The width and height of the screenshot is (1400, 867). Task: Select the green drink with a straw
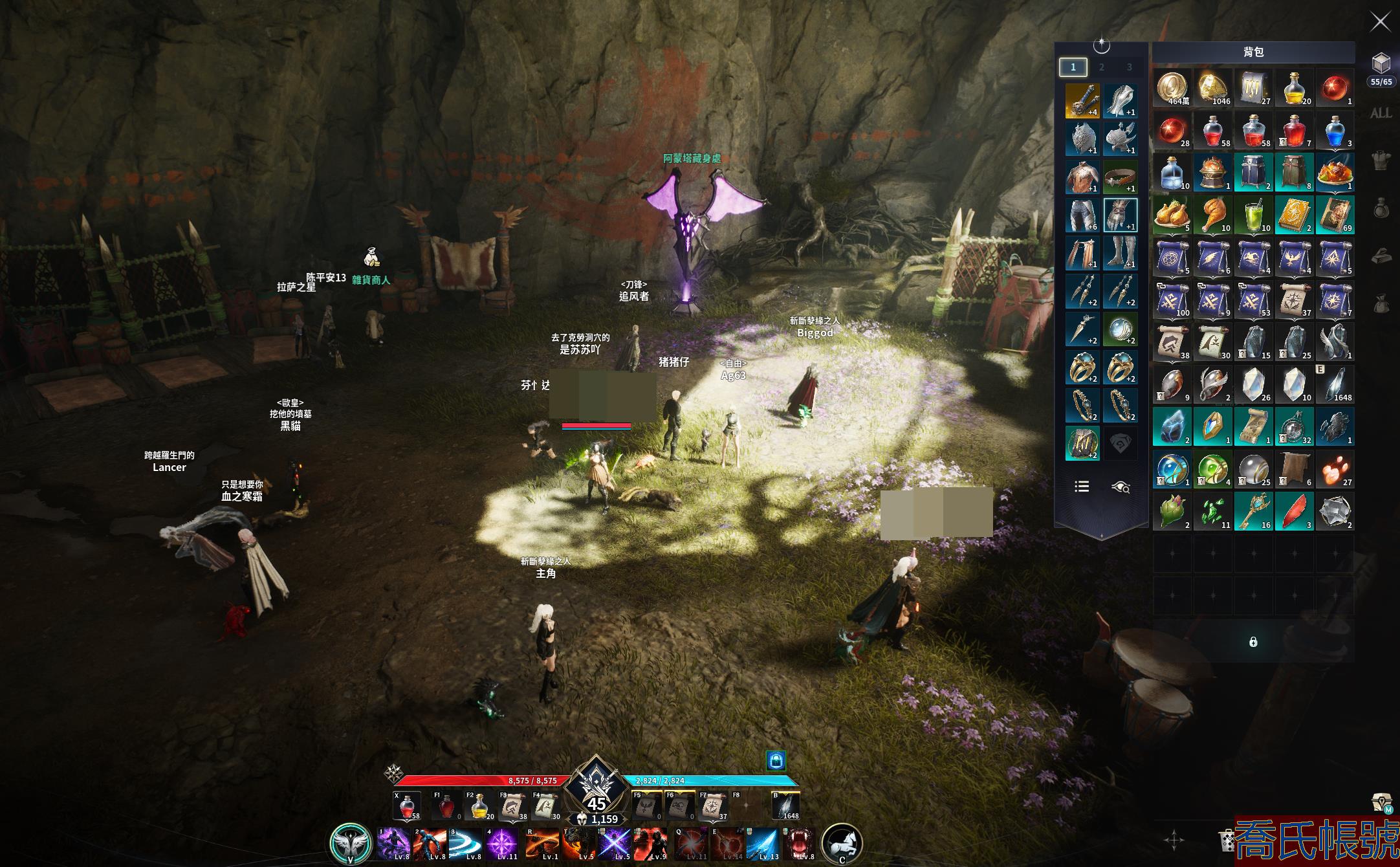[1253, 215]
